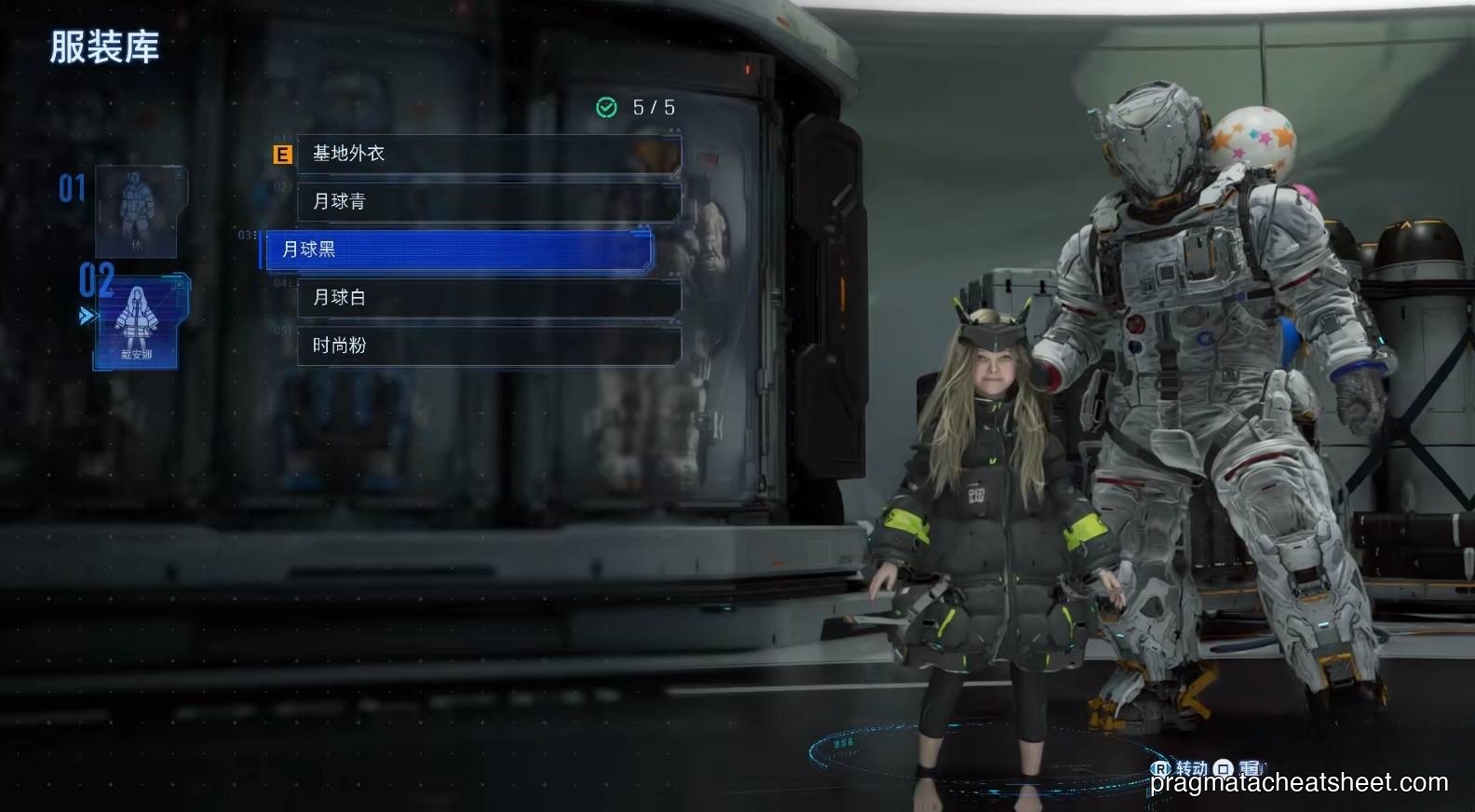This screenshot has width=1475, height=812.
Task: Pick the 月球白 outfit option
Action: click(x=488, y=297)
